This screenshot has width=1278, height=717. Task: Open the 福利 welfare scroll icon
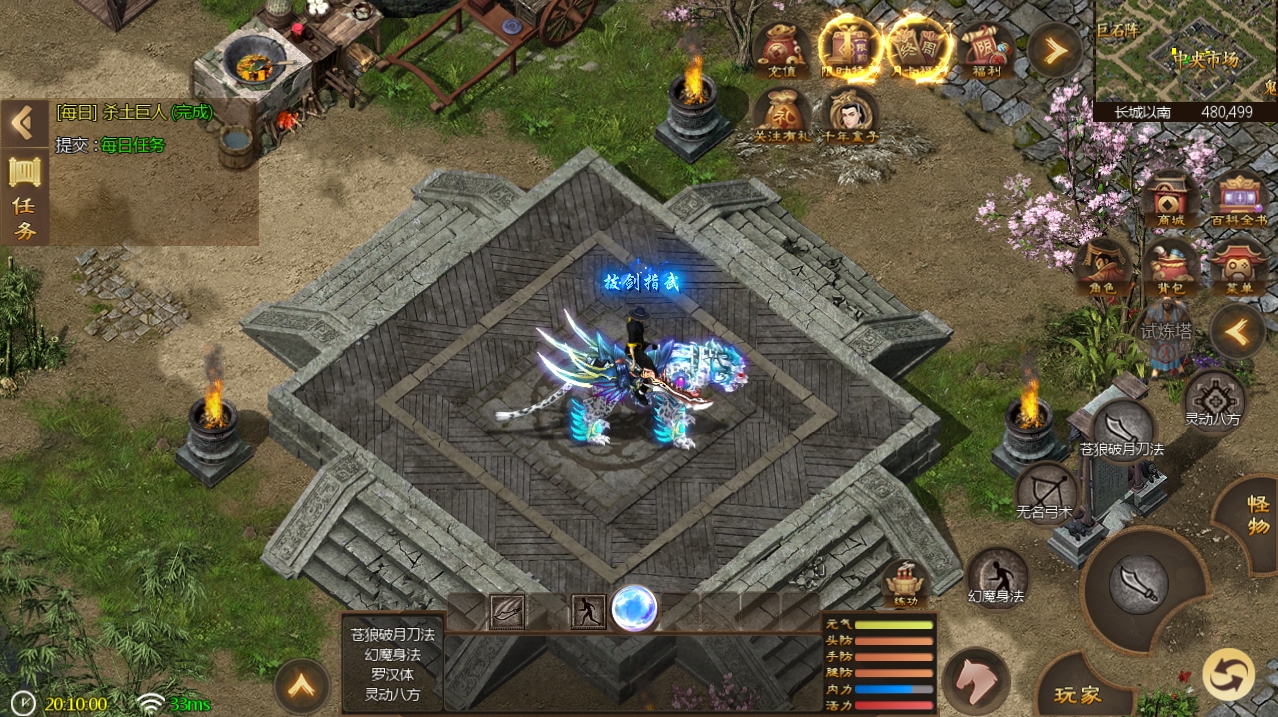985,48
